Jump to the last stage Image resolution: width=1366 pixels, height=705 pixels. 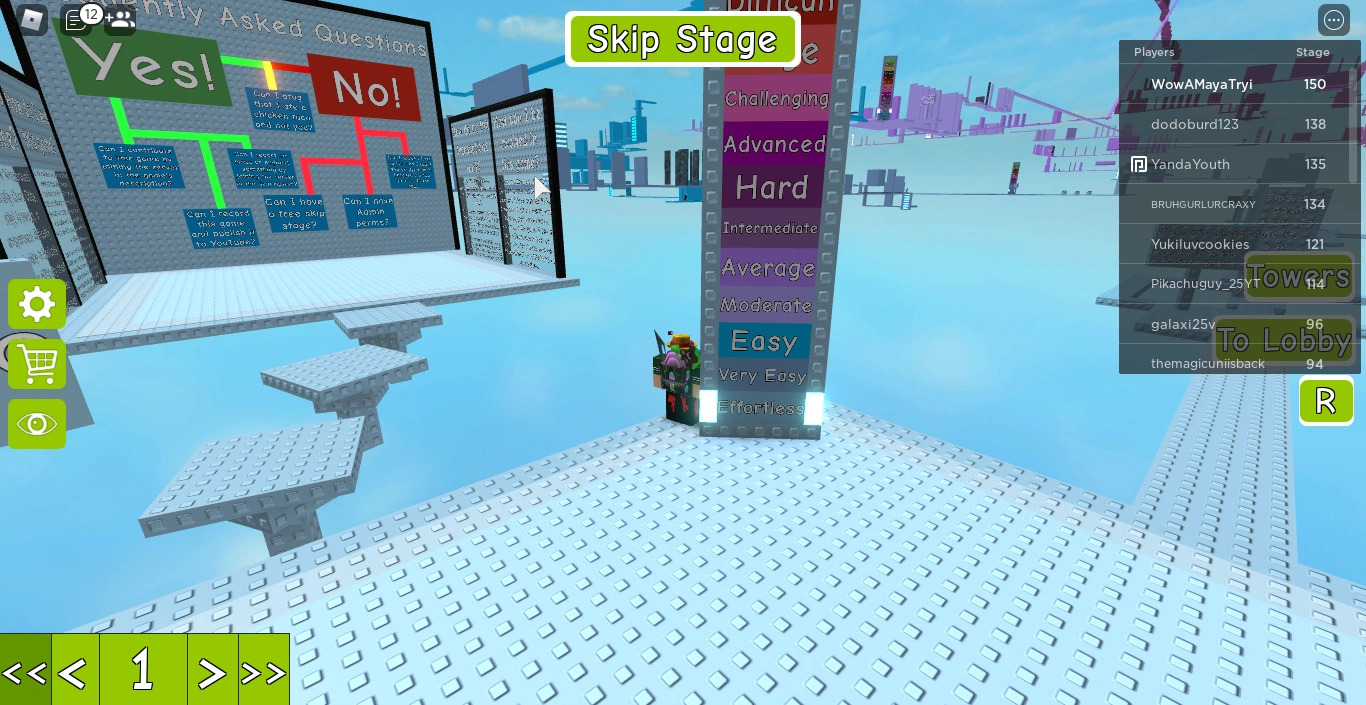[x=264, y=672]
